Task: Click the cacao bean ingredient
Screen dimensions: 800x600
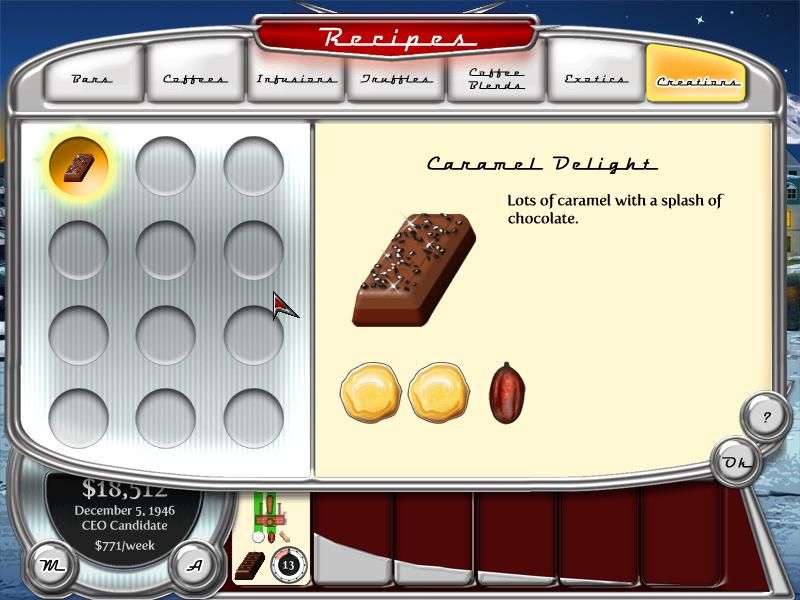Action: click(507, 392)
